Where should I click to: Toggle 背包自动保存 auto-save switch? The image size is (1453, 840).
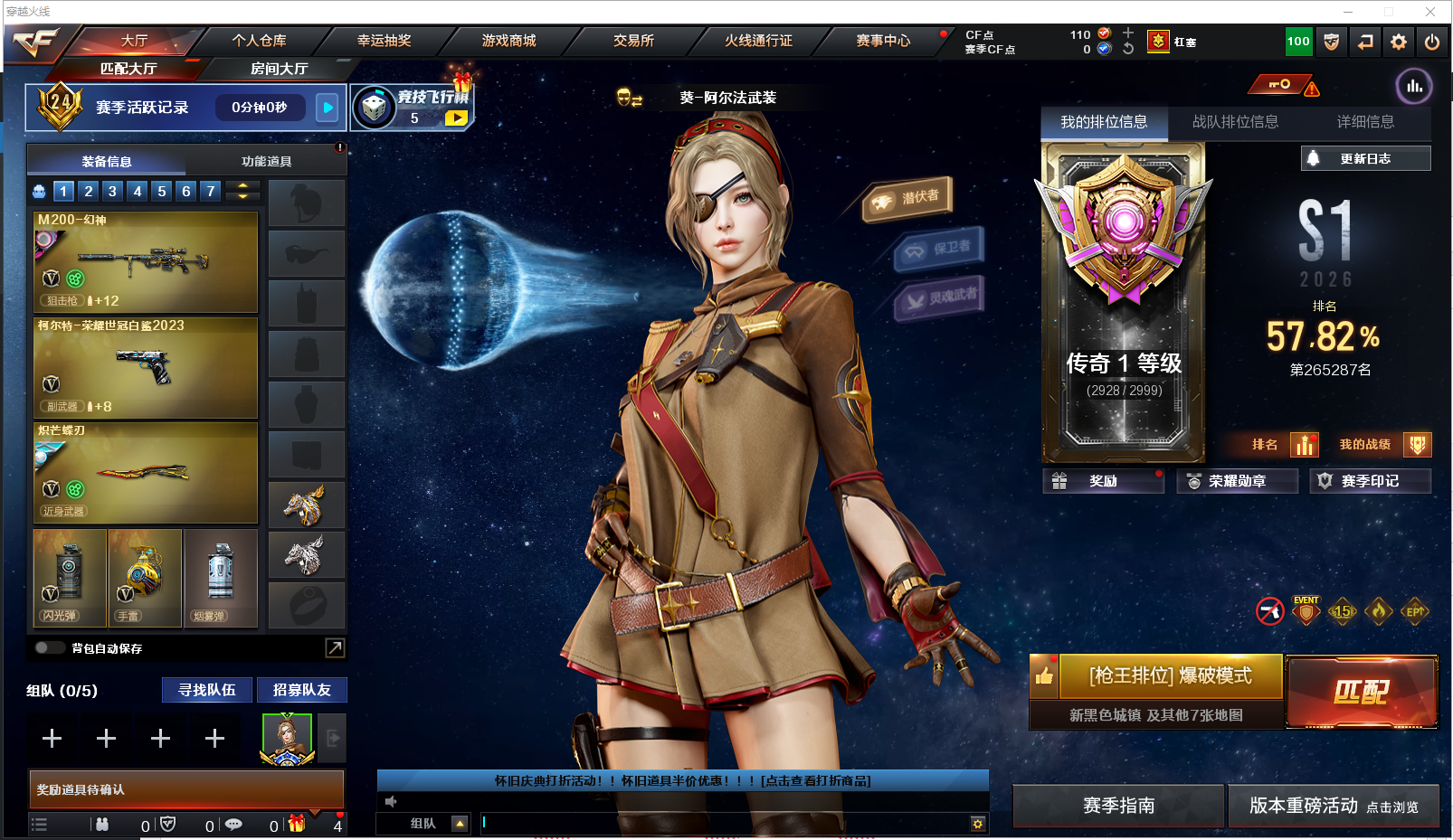(49, 647)
